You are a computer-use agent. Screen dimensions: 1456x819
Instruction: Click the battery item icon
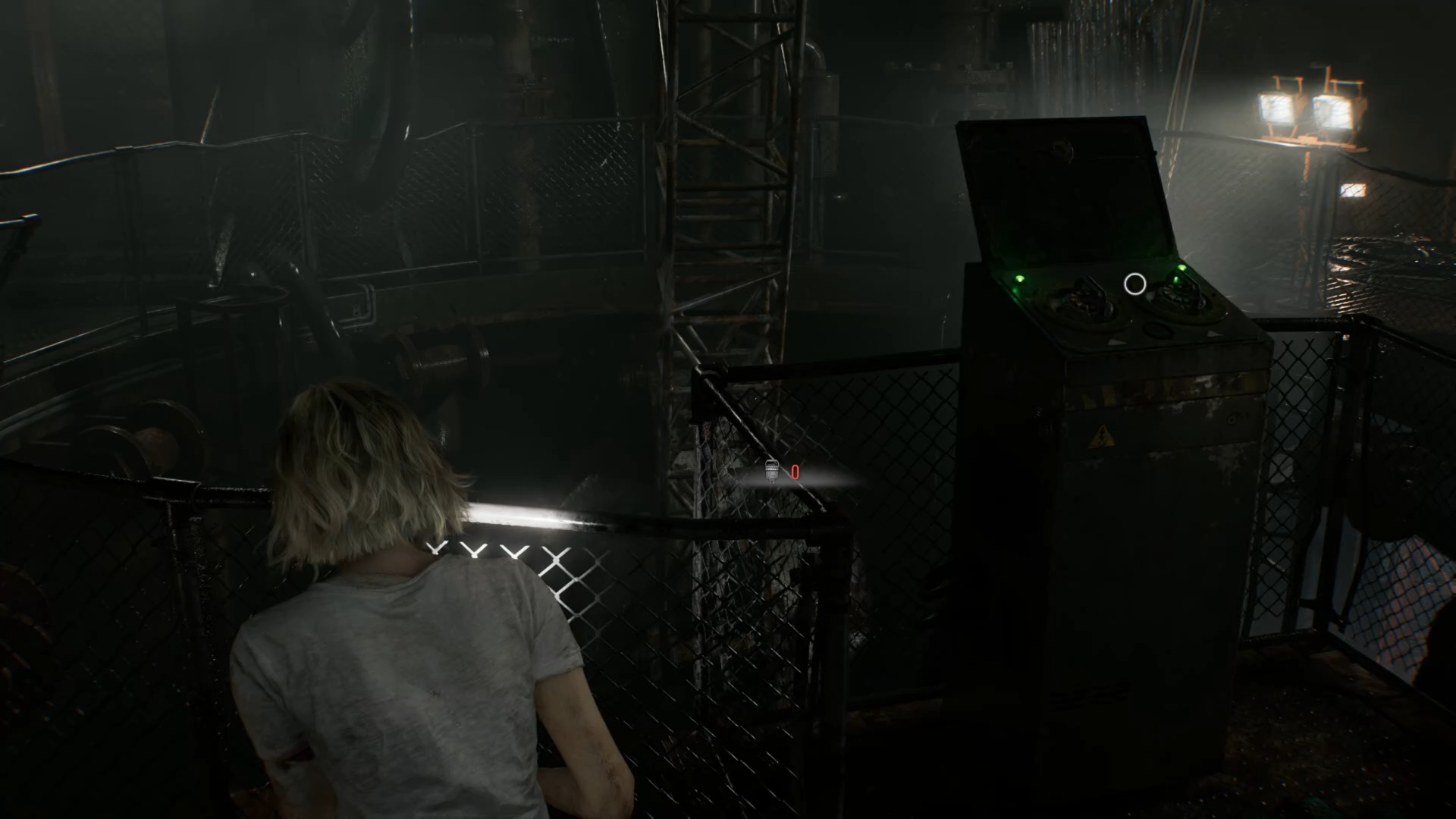point(772,471)
